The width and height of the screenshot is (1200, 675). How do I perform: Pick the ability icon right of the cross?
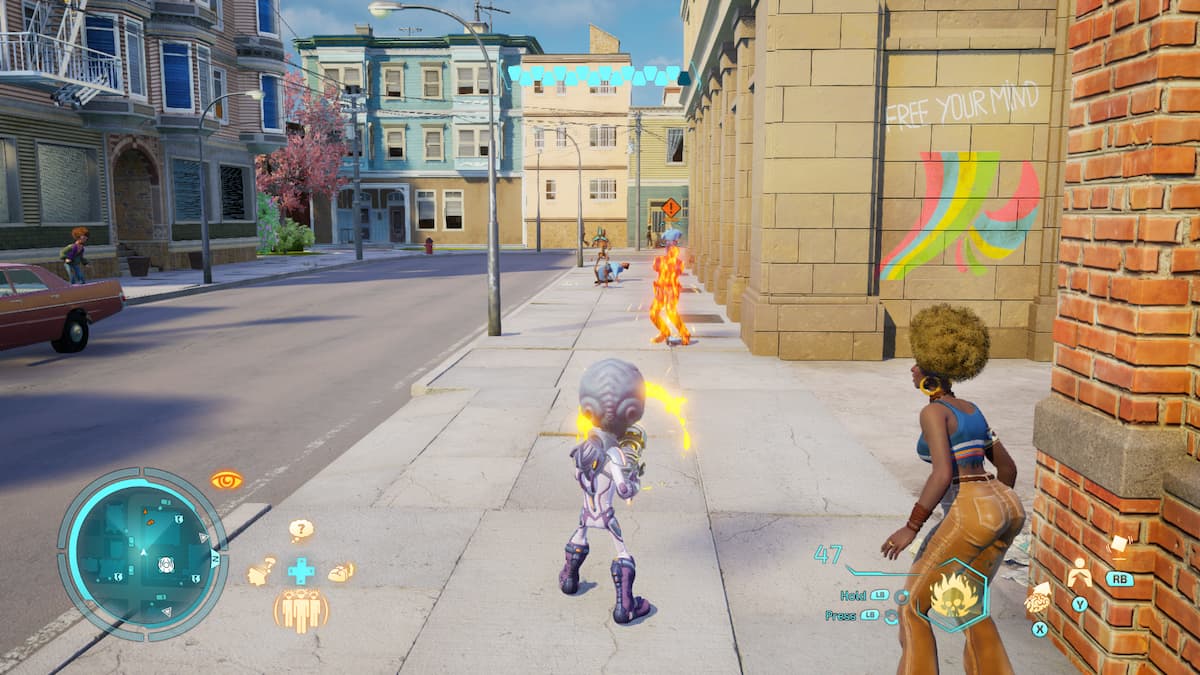click(341, 572)
